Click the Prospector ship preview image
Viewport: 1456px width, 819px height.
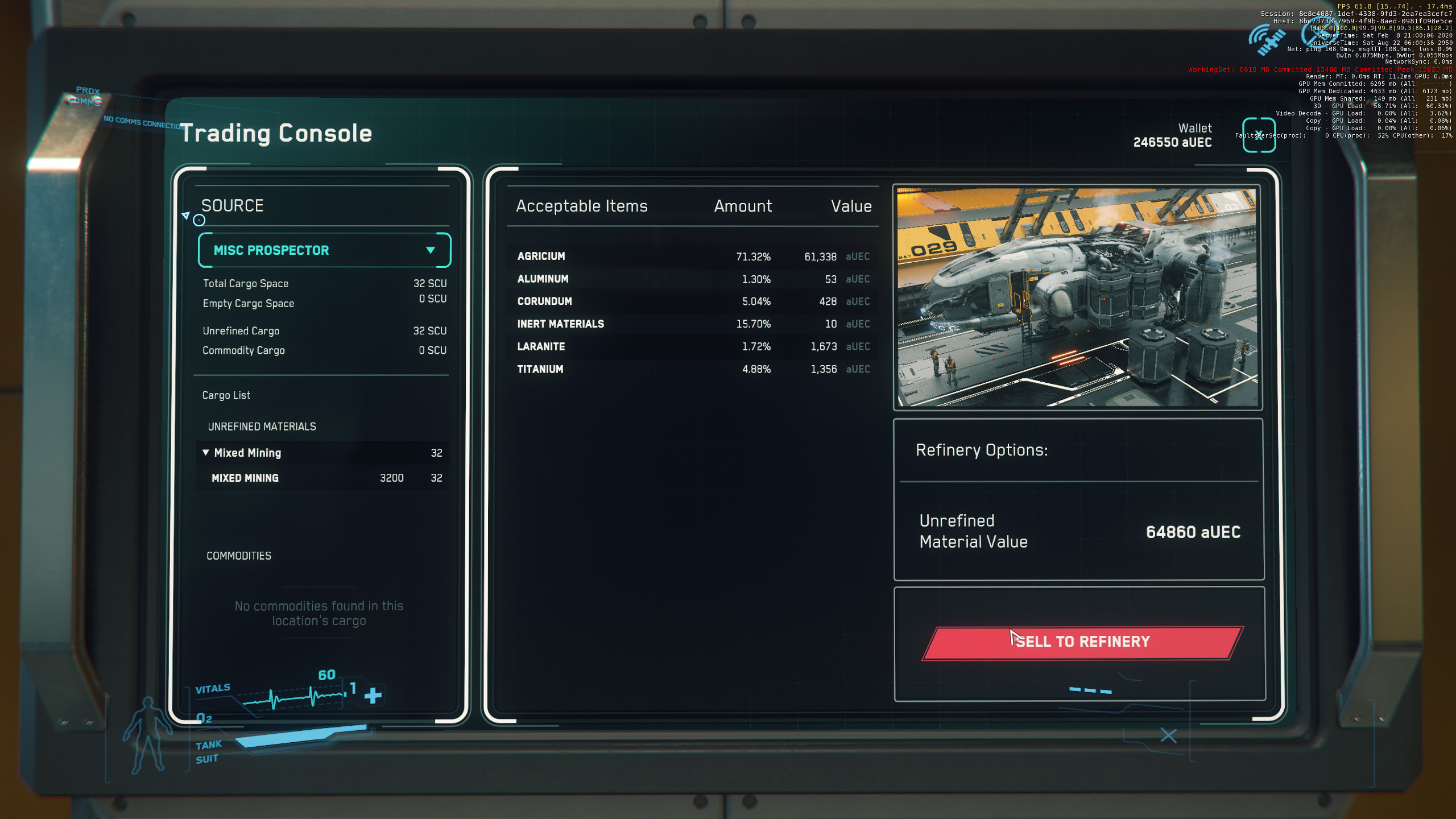coord(1077,297)
